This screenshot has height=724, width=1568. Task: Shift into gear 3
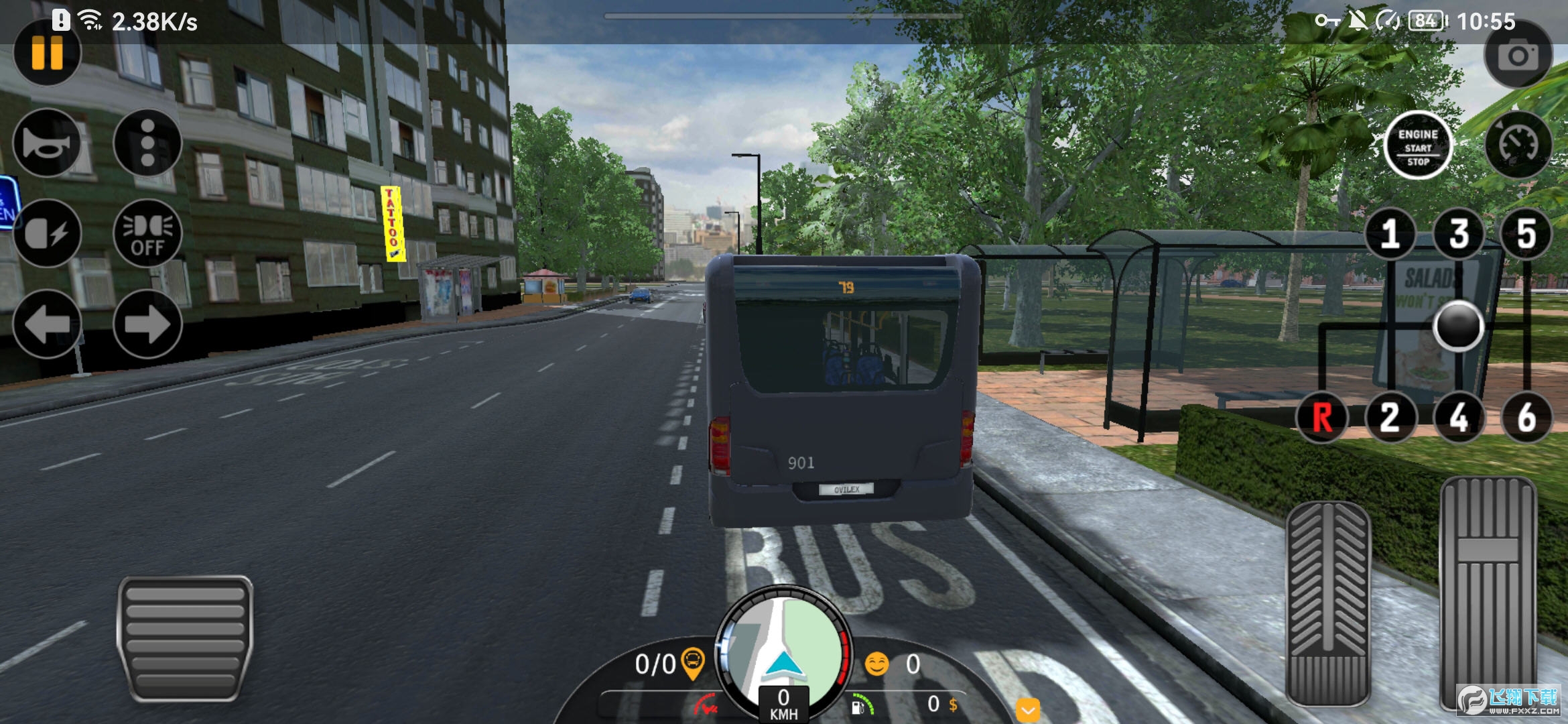pyautogui.click(x=1459, y=234)
